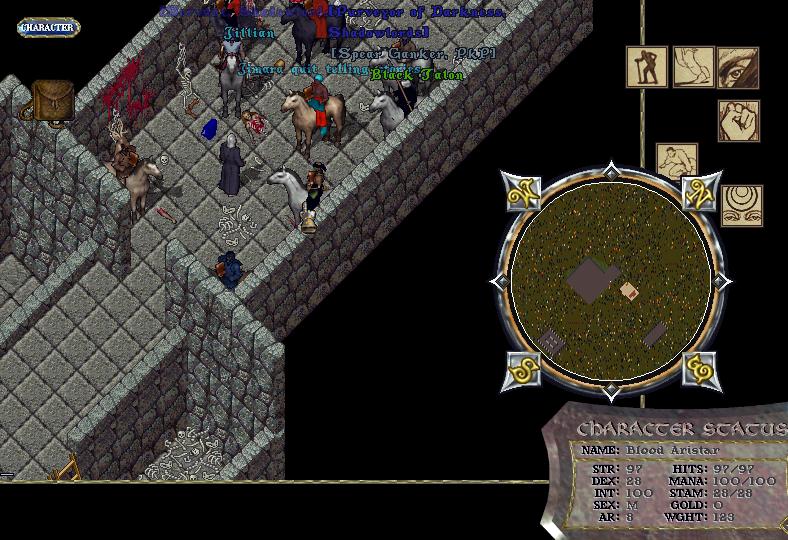Open the leather backpack

(52, 100)
